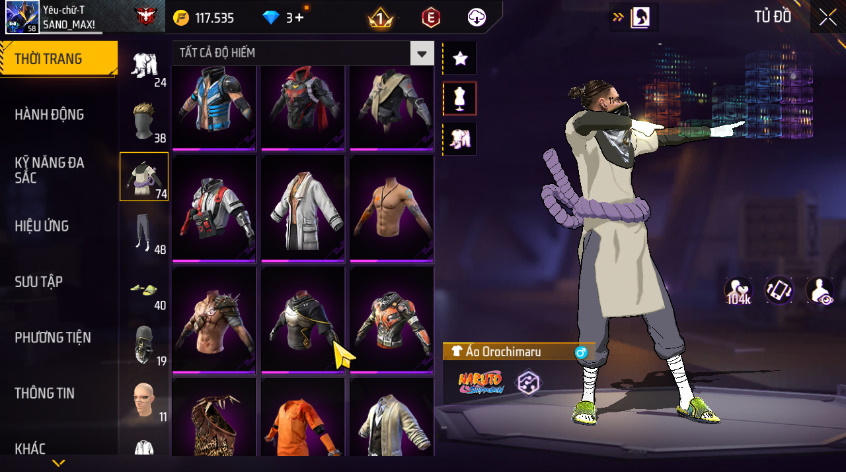Screen dimensions: 846x472
Task: Open the diamond top-up plus button
Action: click(299, 17)
